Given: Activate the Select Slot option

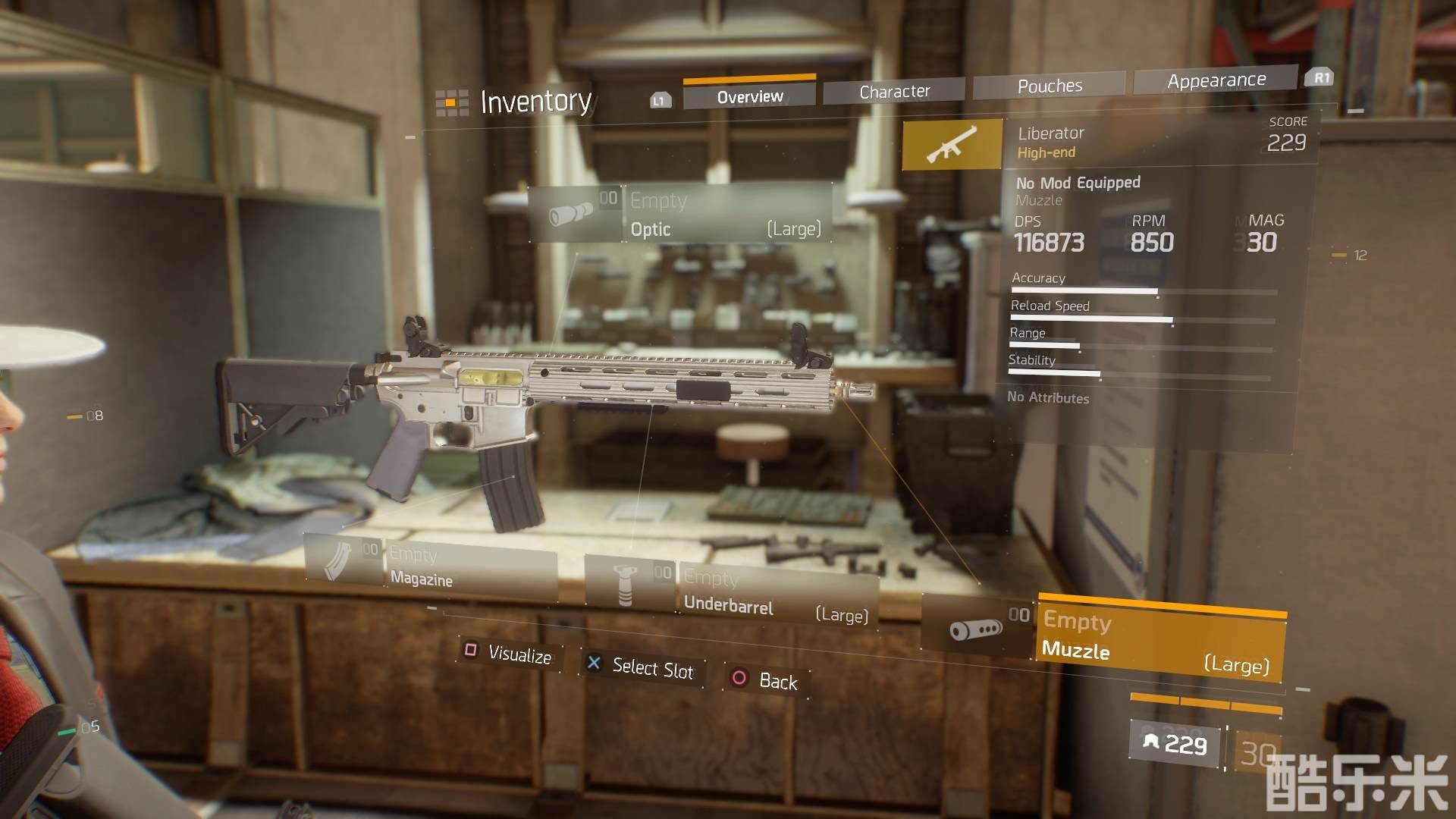Looking at the screenshot, I should (642, 667).
